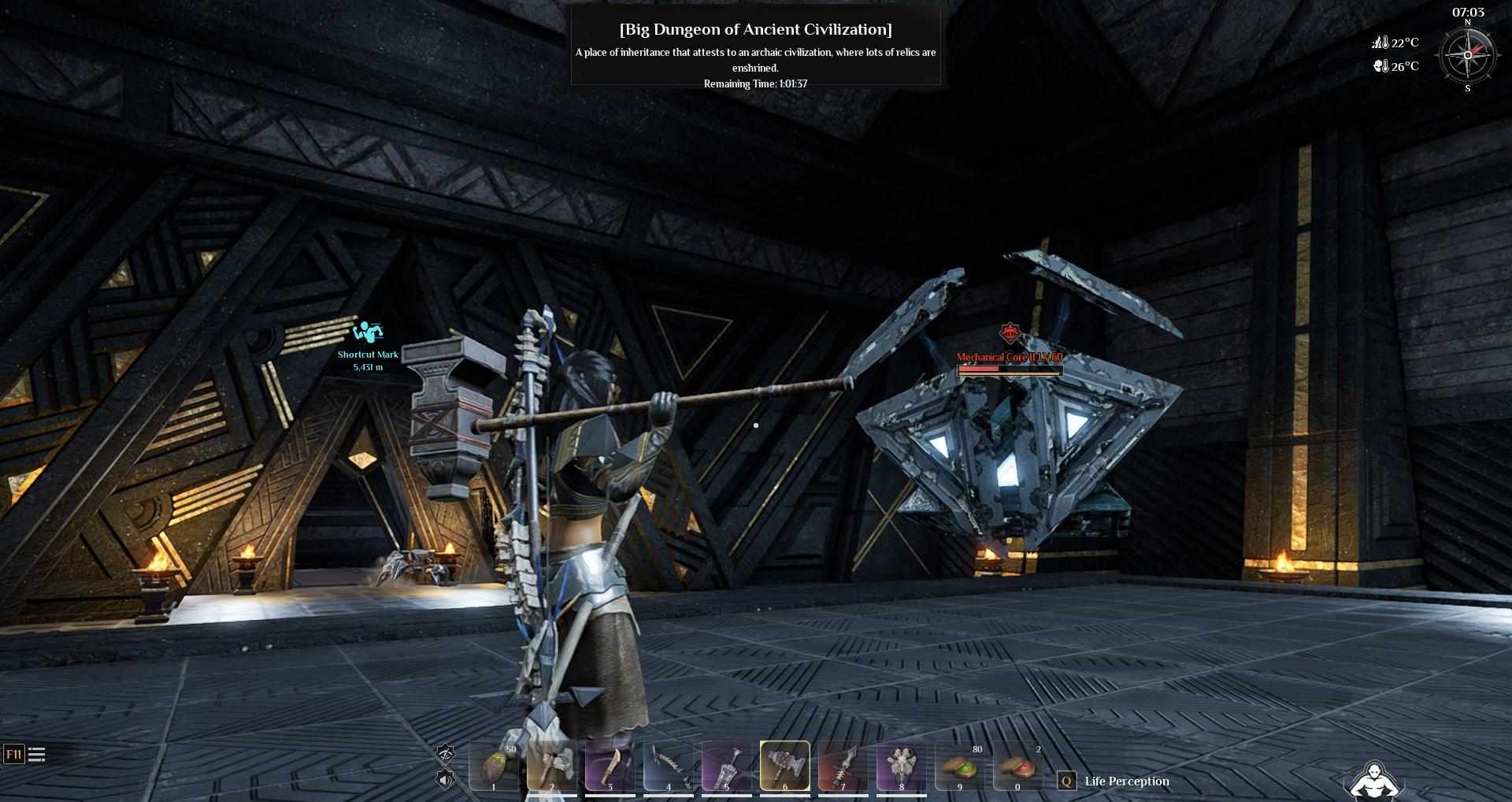
Task: Equip the spiked bone blade in slot 7
Action: tap(843, 767)
